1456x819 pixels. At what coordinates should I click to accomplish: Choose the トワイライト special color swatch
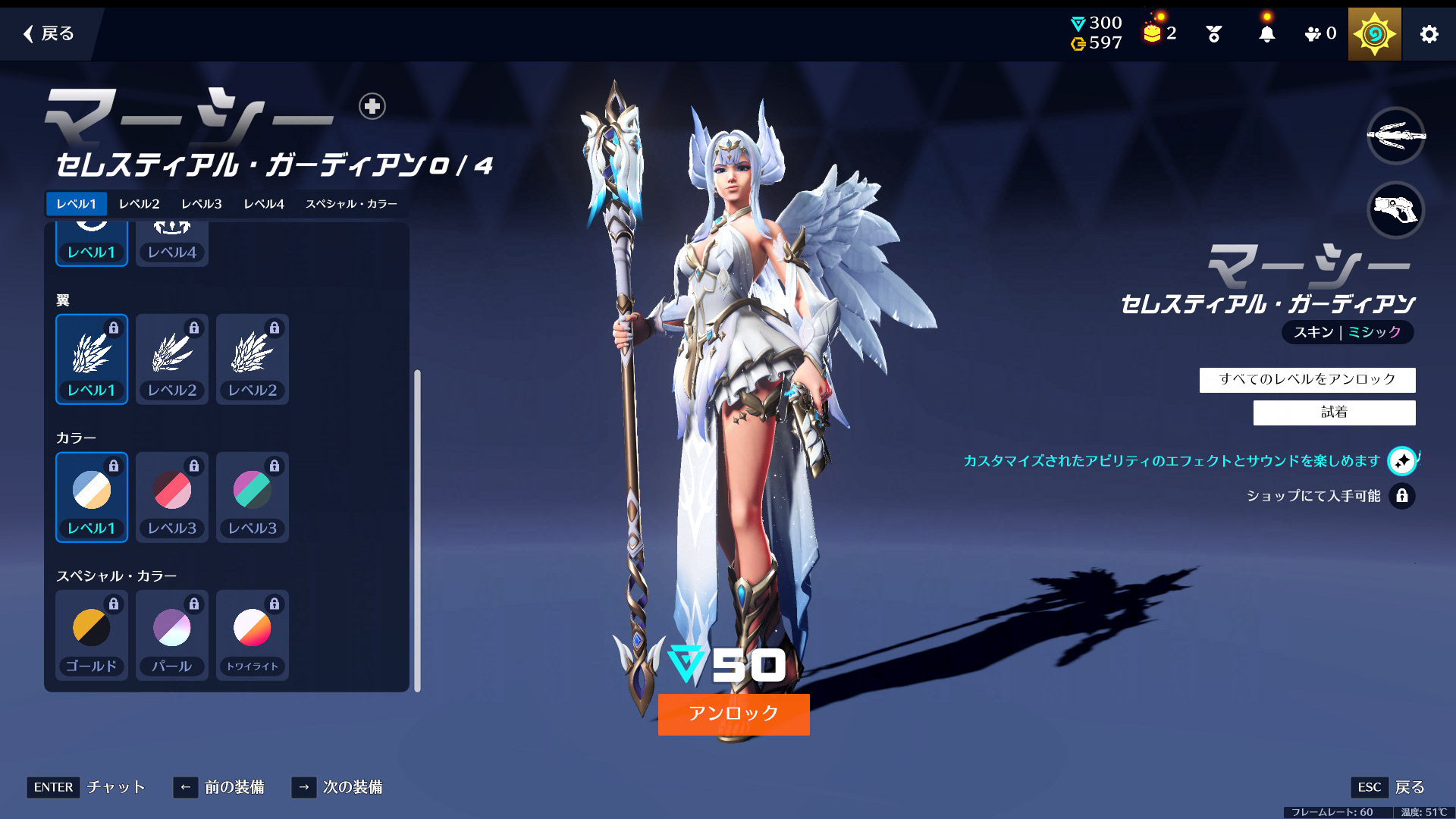pos(253,635)
